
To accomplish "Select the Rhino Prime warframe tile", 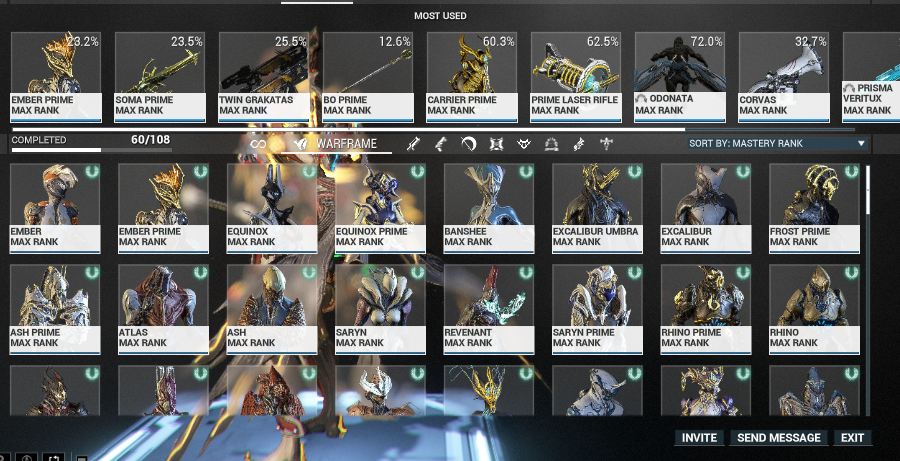I will pyautogui.click(x=706, y=307).
